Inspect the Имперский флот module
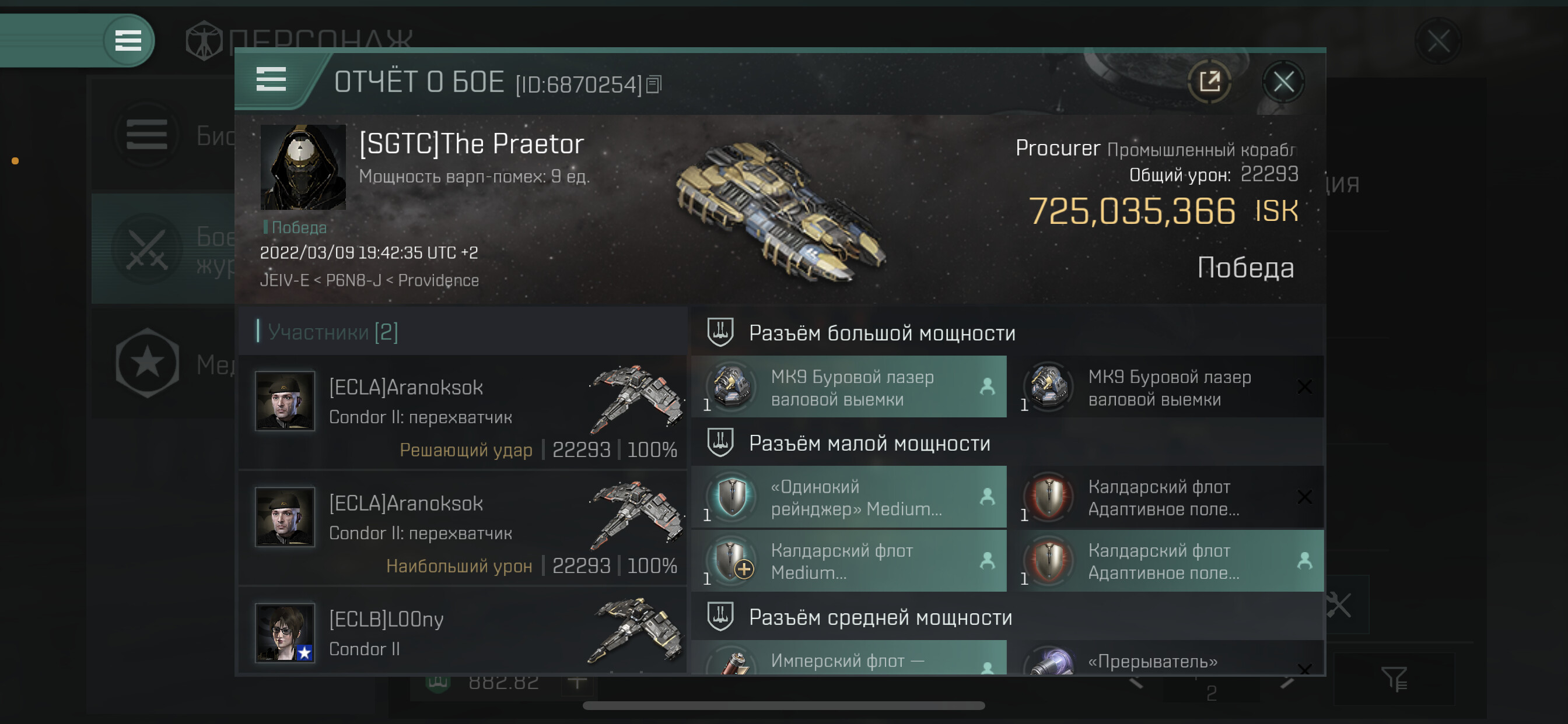Screen dimensions: 1568x724 (849, 659)
